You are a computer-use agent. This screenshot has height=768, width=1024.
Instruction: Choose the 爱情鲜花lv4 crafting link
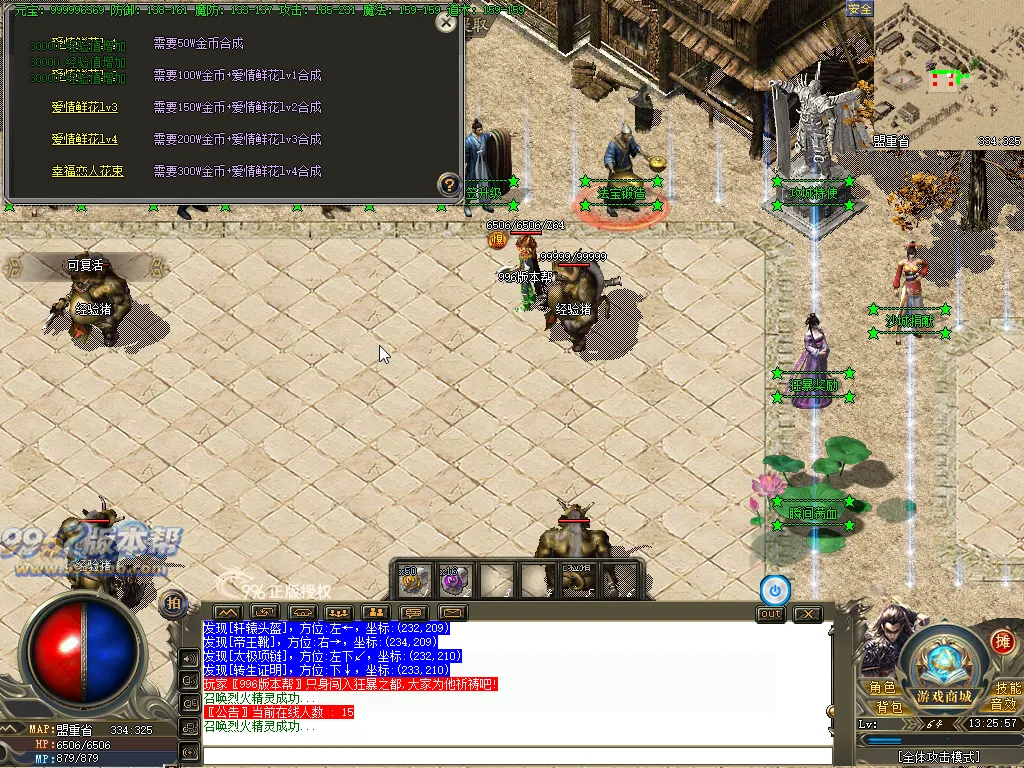point(85,140)
